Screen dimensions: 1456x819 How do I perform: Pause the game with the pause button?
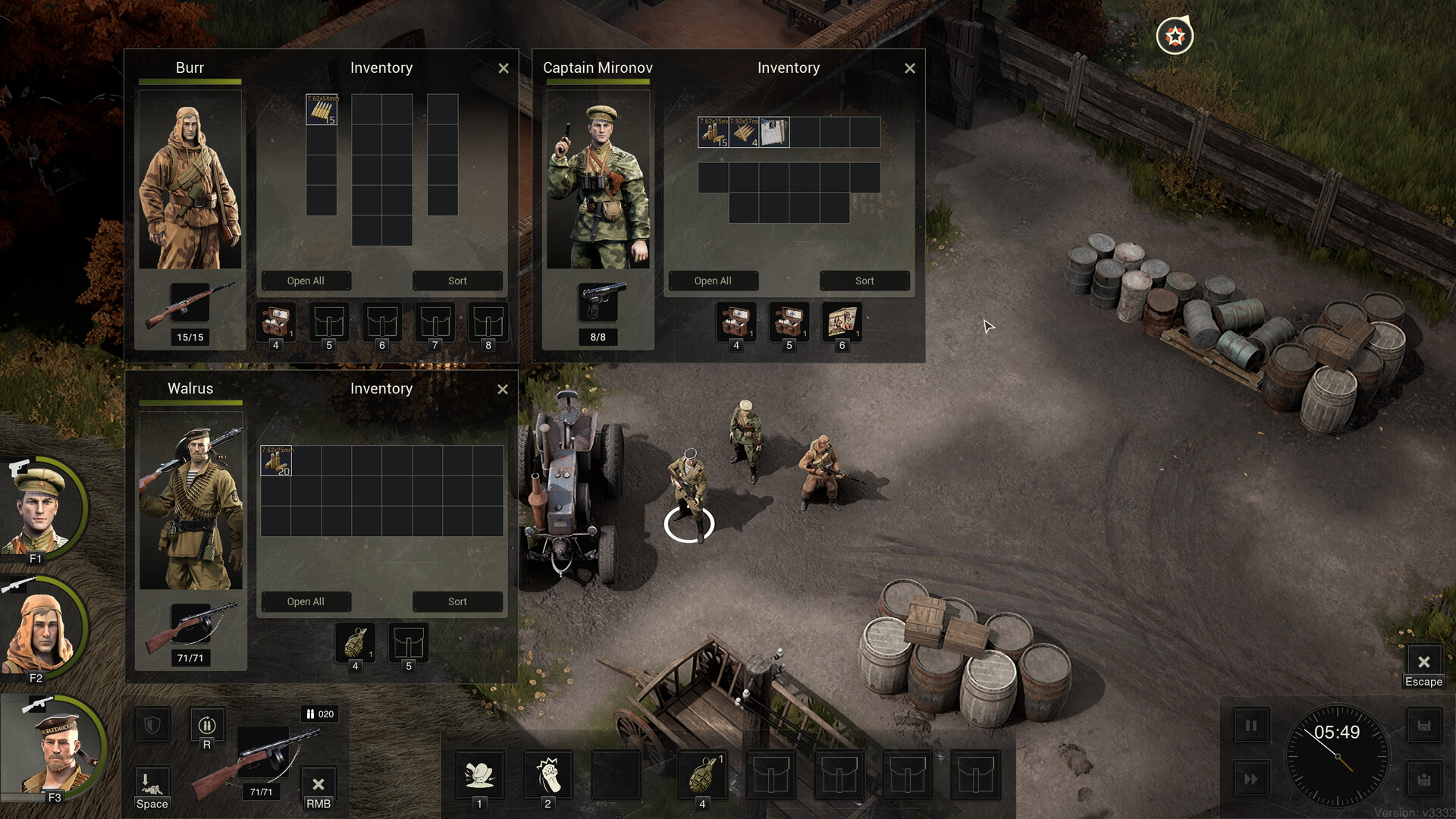1250,726
